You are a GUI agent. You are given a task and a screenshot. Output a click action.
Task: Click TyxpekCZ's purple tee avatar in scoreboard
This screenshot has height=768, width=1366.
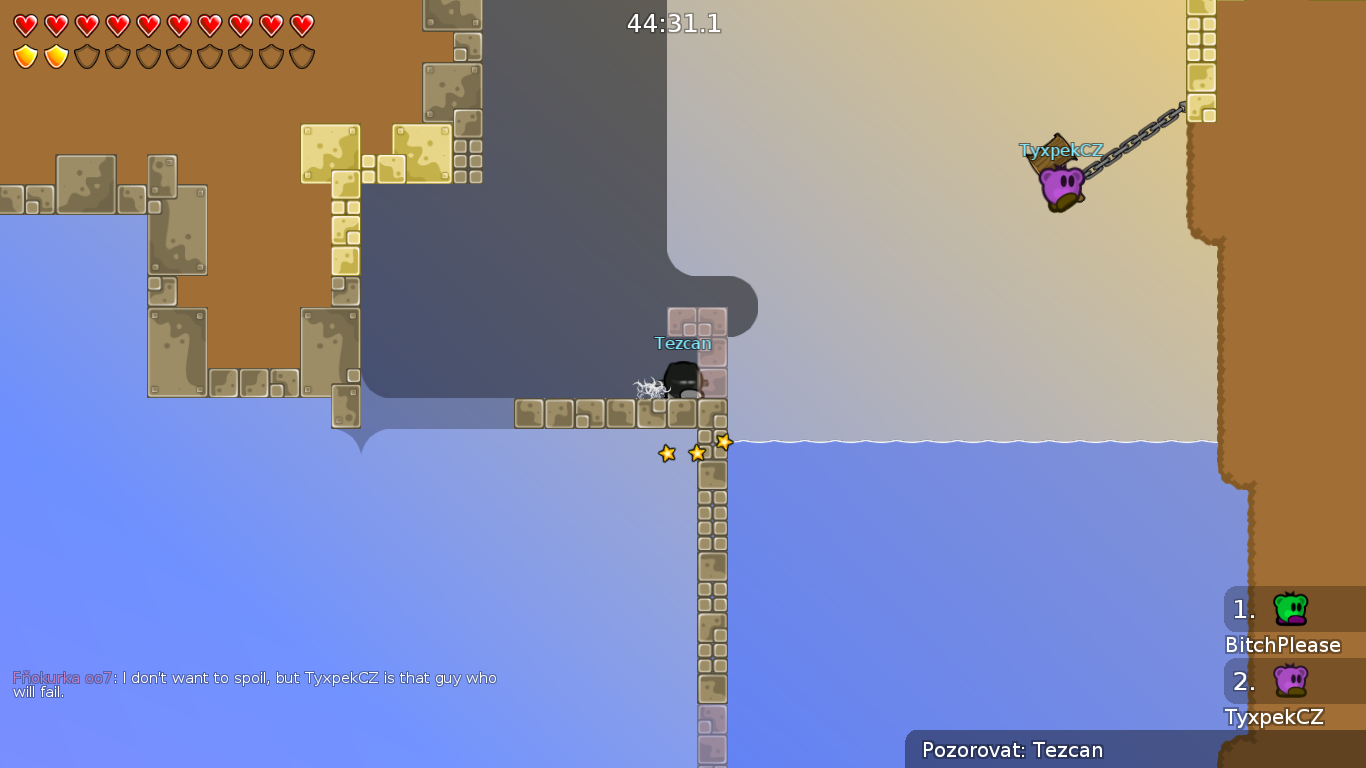coord(1289,678)
